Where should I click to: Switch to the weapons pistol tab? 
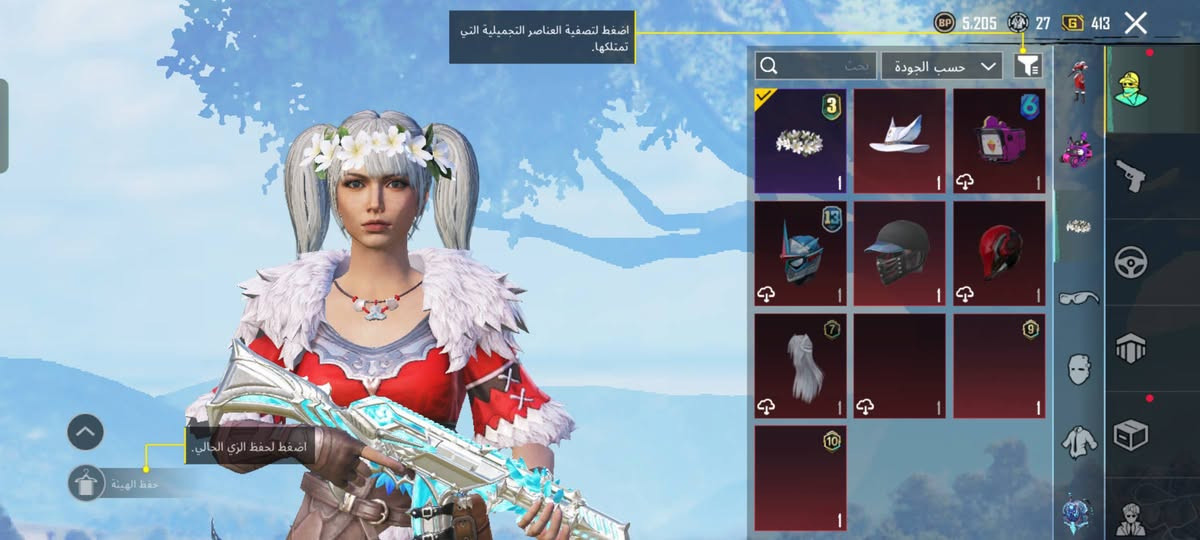(x=1130, y=176)
